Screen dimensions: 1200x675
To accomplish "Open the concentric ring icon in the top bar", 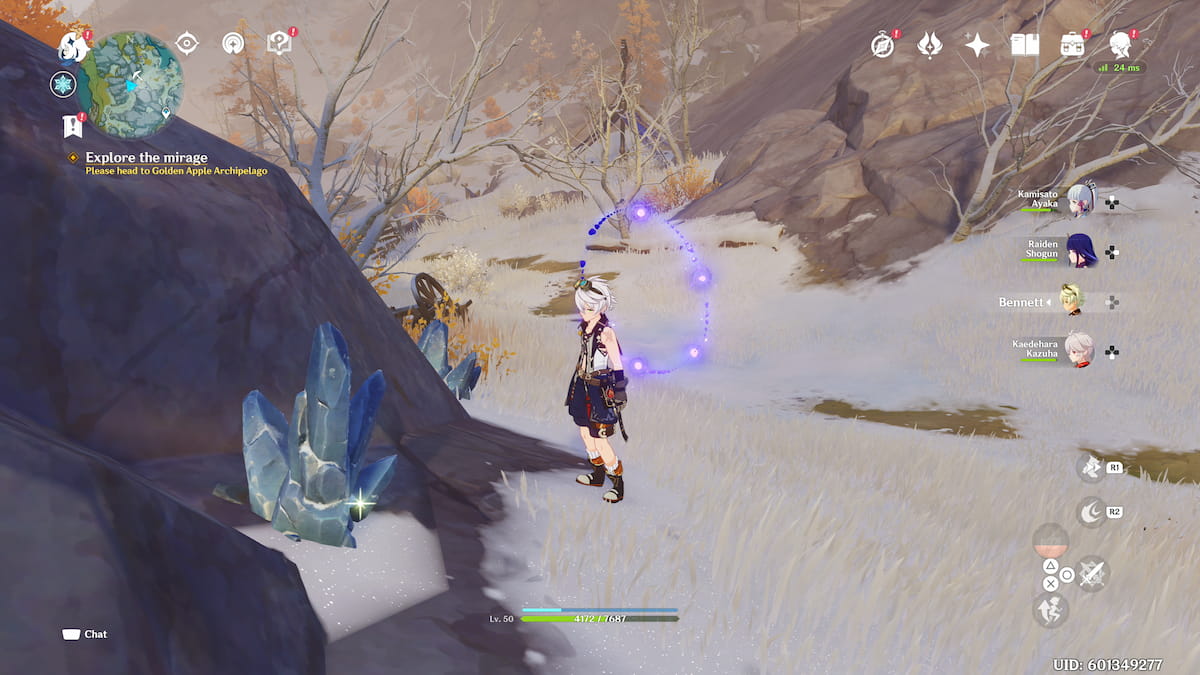I will [233, 43].
